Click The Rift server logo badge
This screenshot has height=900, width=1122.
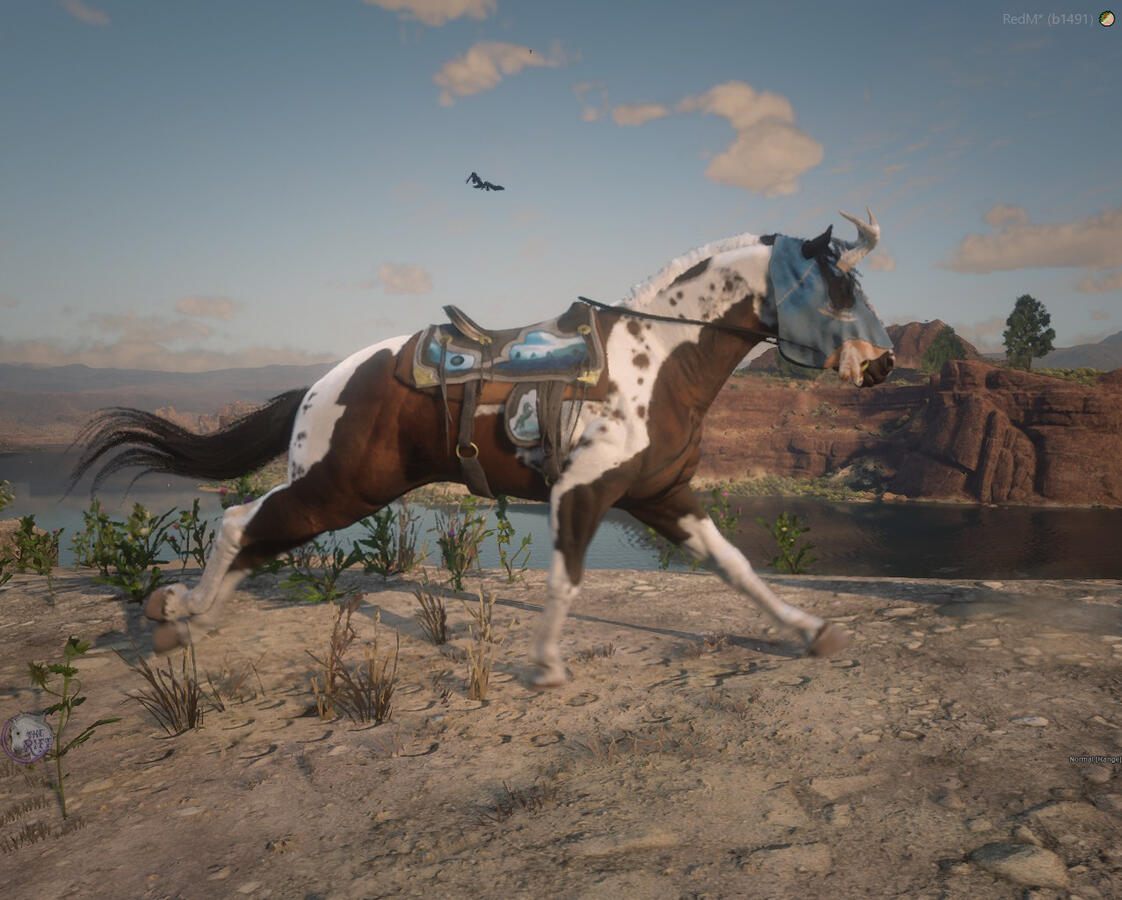[x=27, y=738]
